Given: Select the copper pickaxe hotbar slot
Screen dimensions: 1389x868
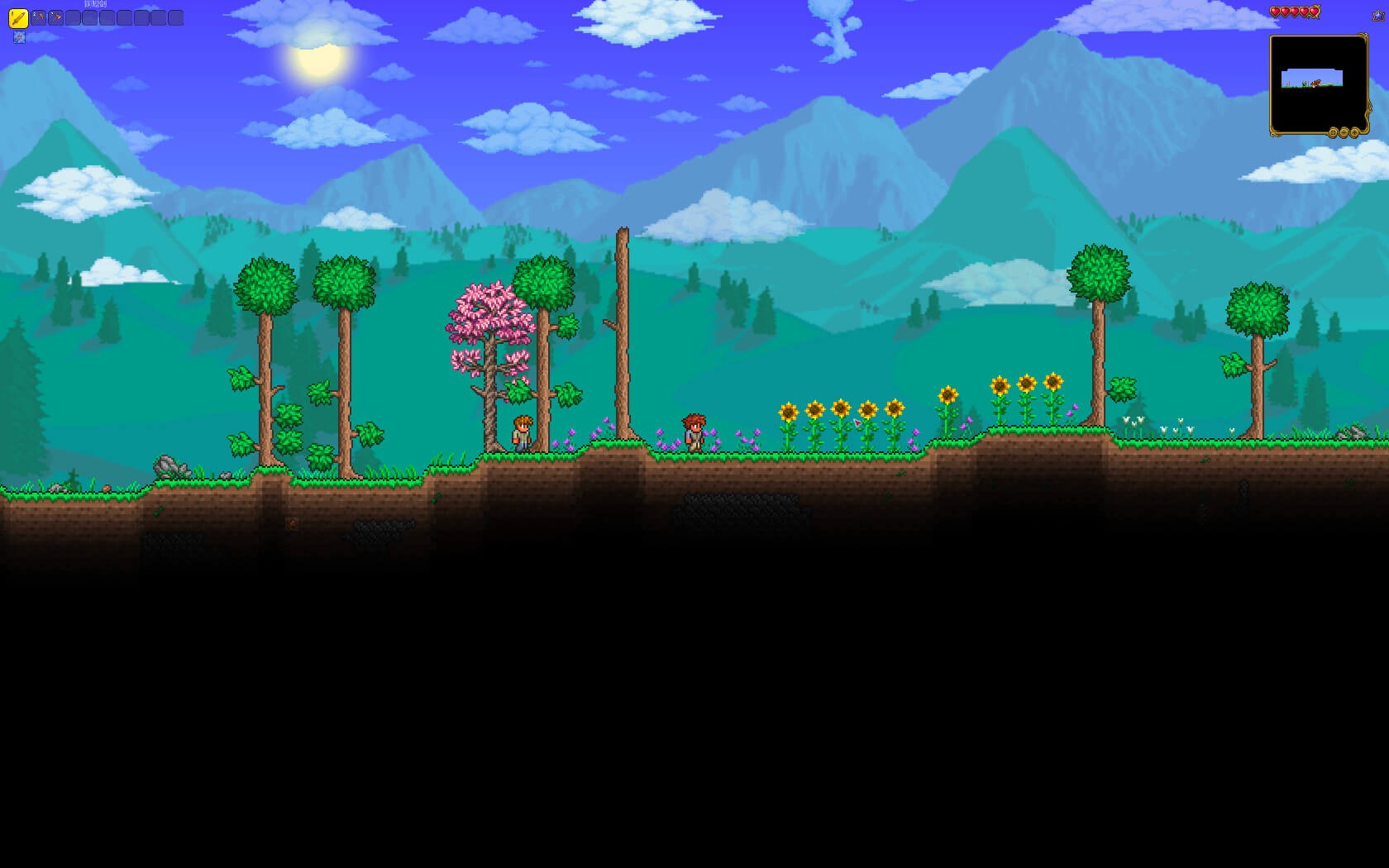Looking at the screenshot, I should (38, 17).
